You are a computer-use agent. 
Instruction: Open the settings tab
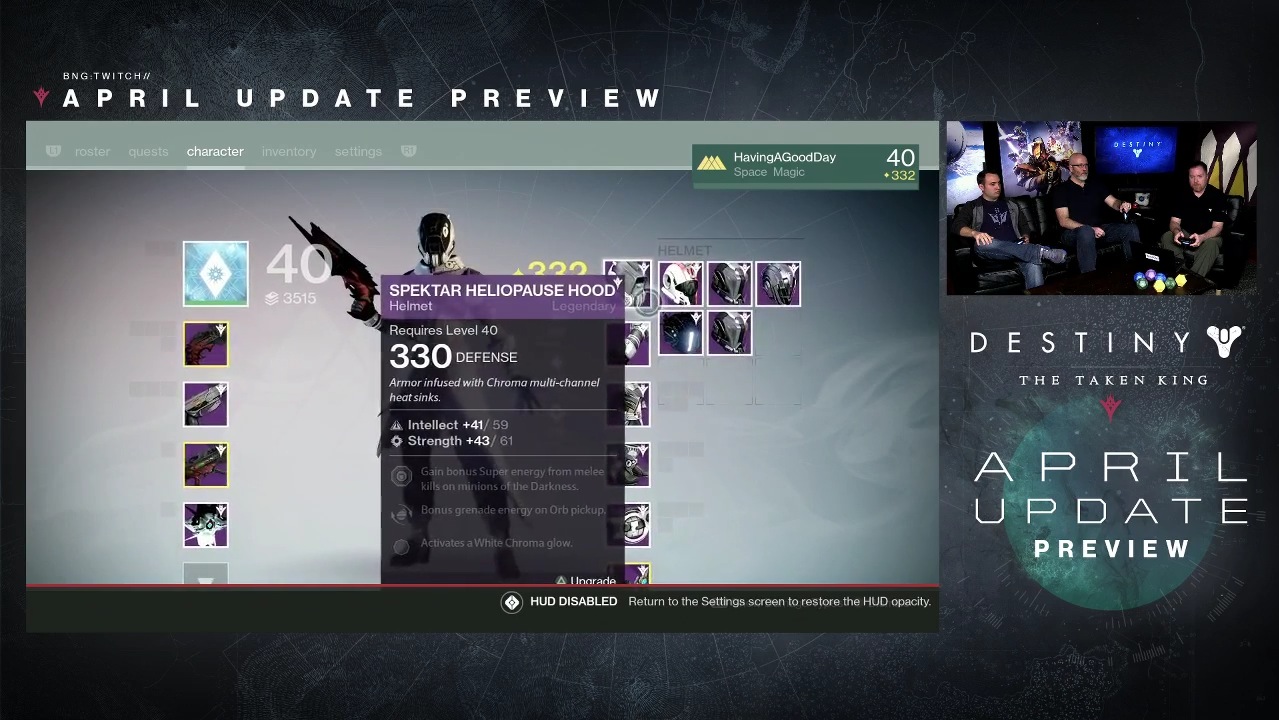358,152
